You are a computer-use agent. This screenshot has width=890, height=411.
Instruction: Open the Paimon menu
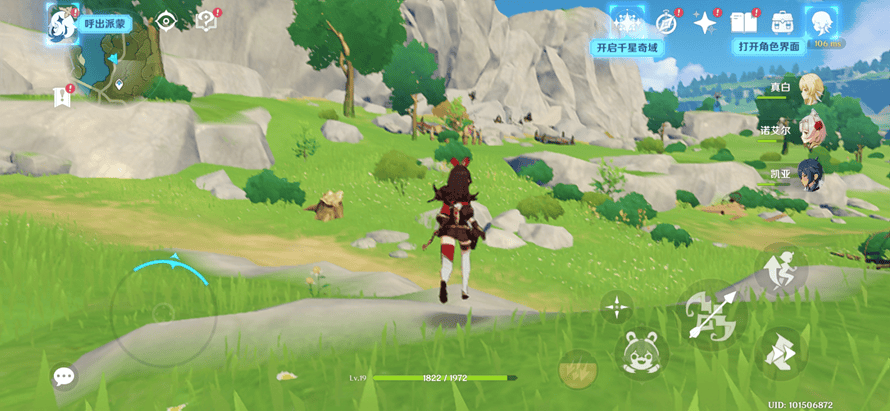62,21
